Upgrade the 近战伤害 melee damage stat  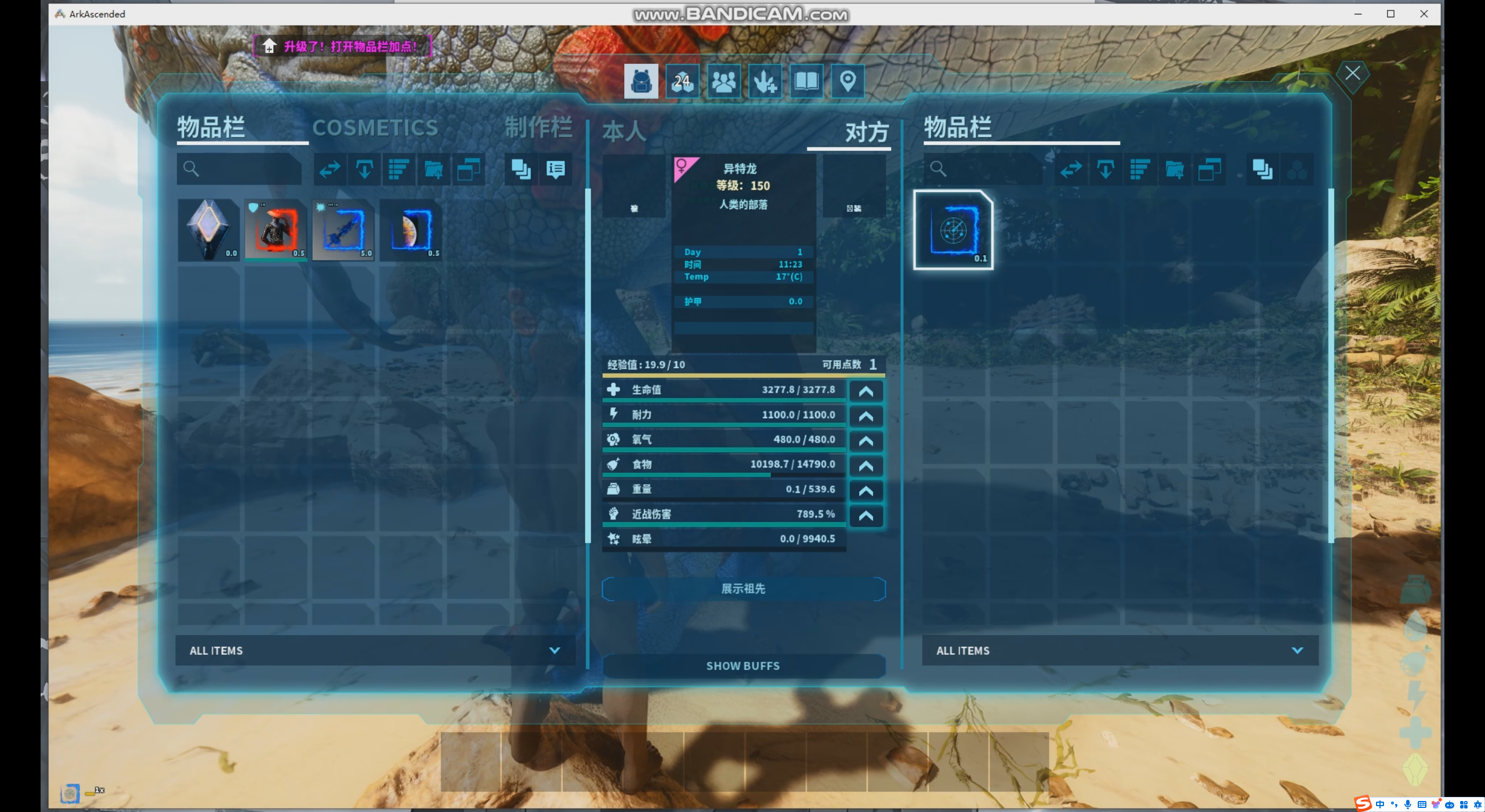[x=865, y=516]
